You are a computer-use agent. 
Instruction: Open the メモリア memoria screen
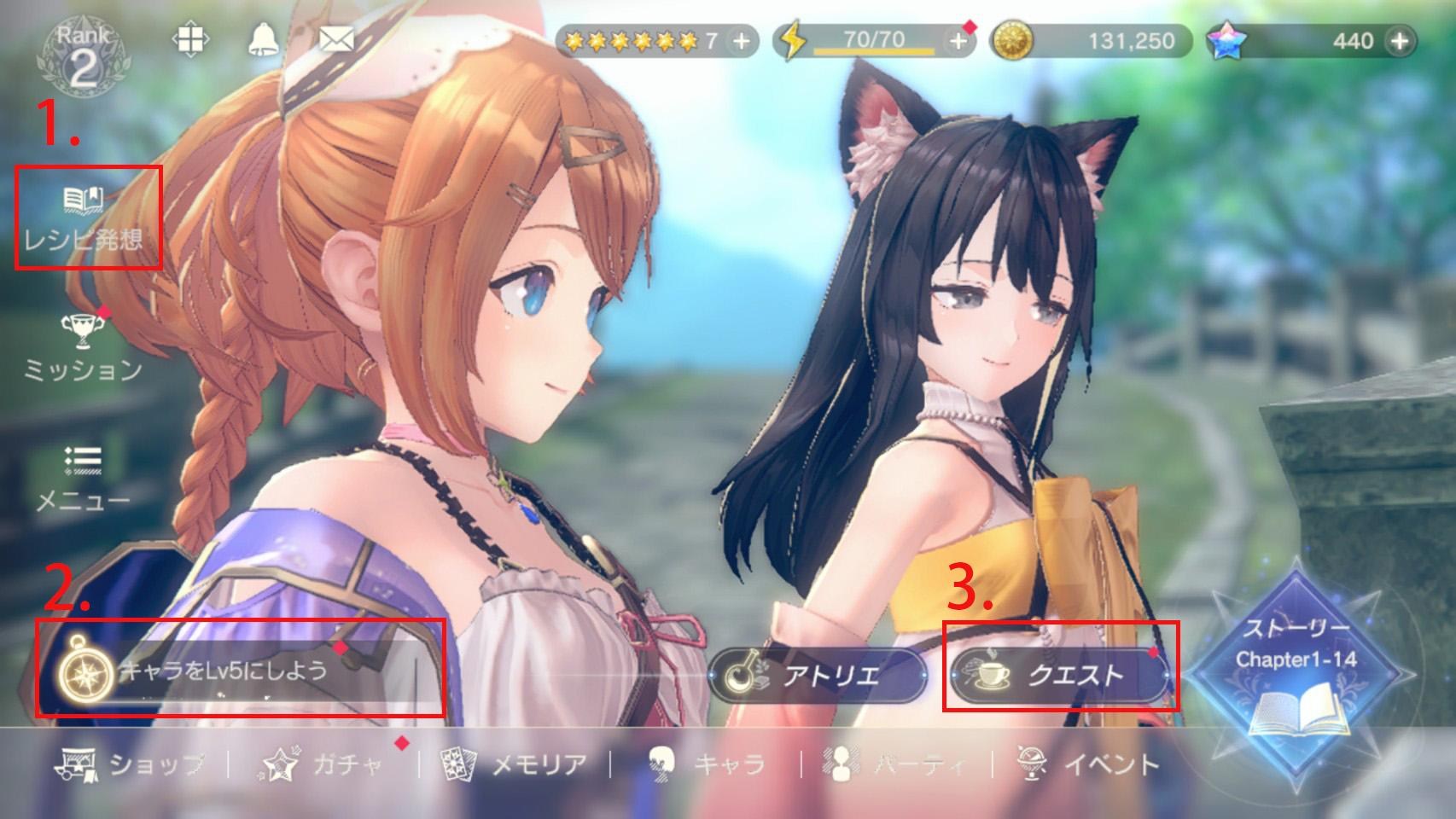click(x=515, y=764)
